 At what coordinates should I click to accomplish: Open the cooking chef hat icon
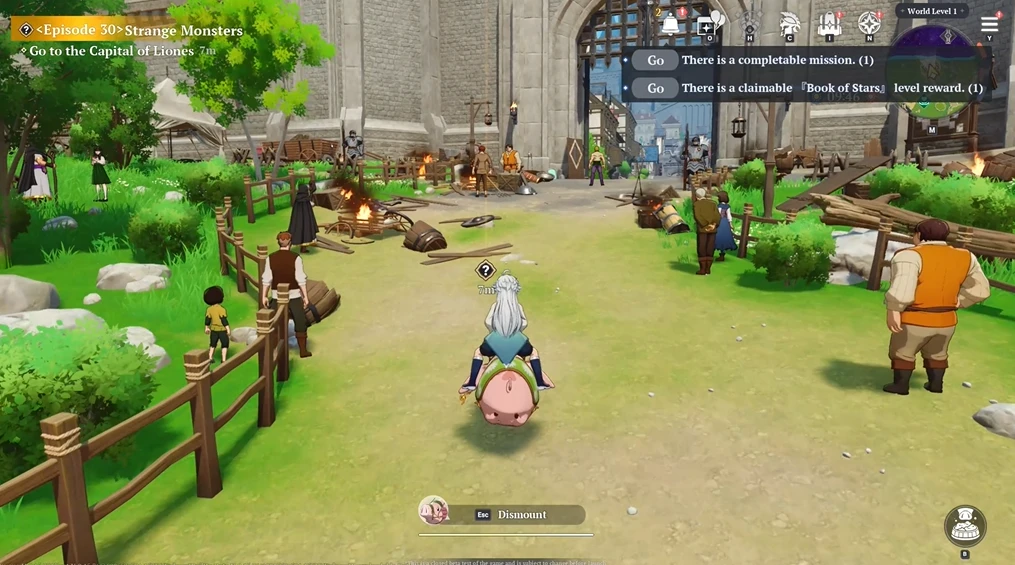965,526
